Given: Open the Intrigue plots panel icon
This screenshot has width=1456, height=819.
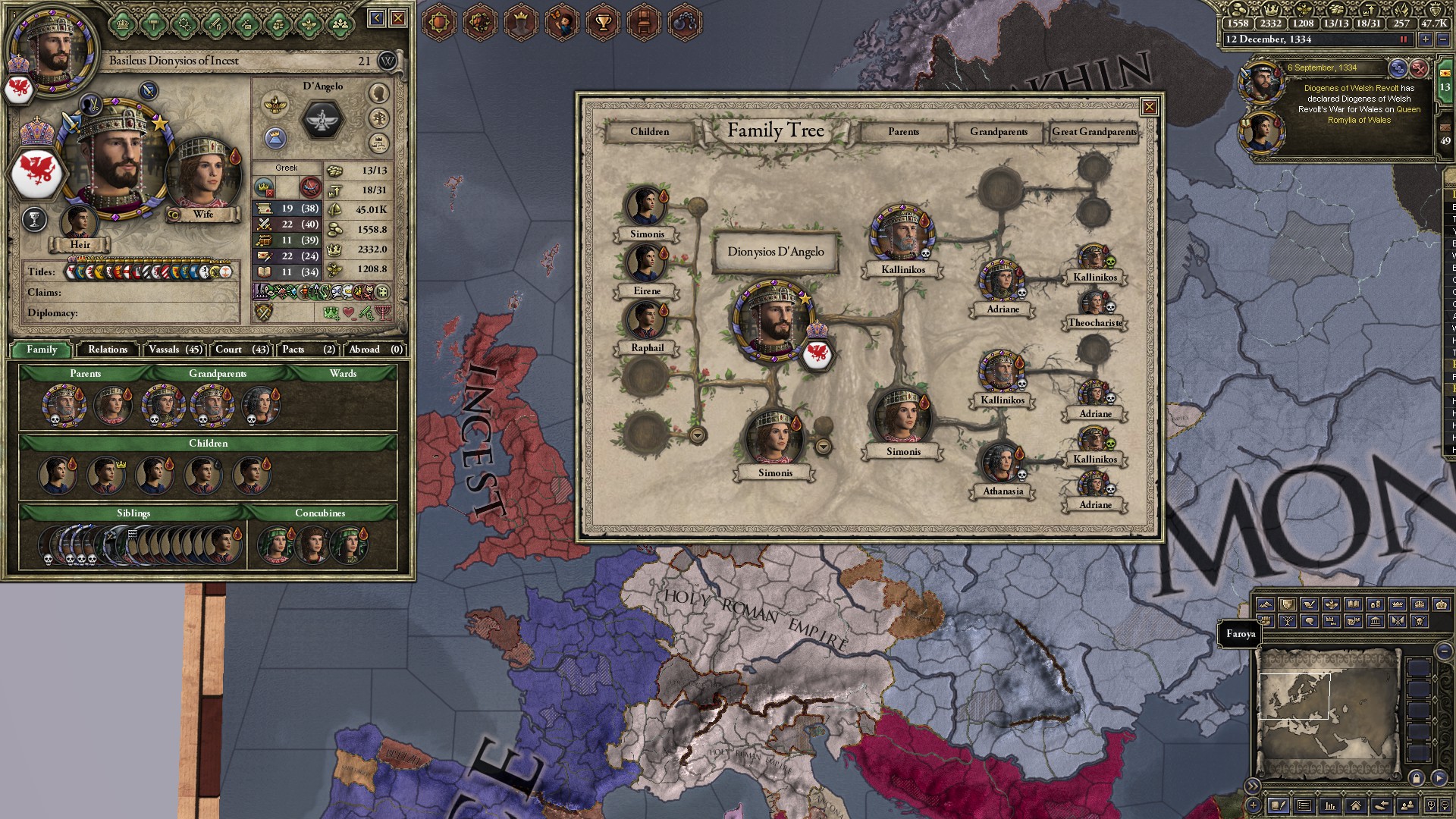Looking at the screenshot, I should [480, 21].
